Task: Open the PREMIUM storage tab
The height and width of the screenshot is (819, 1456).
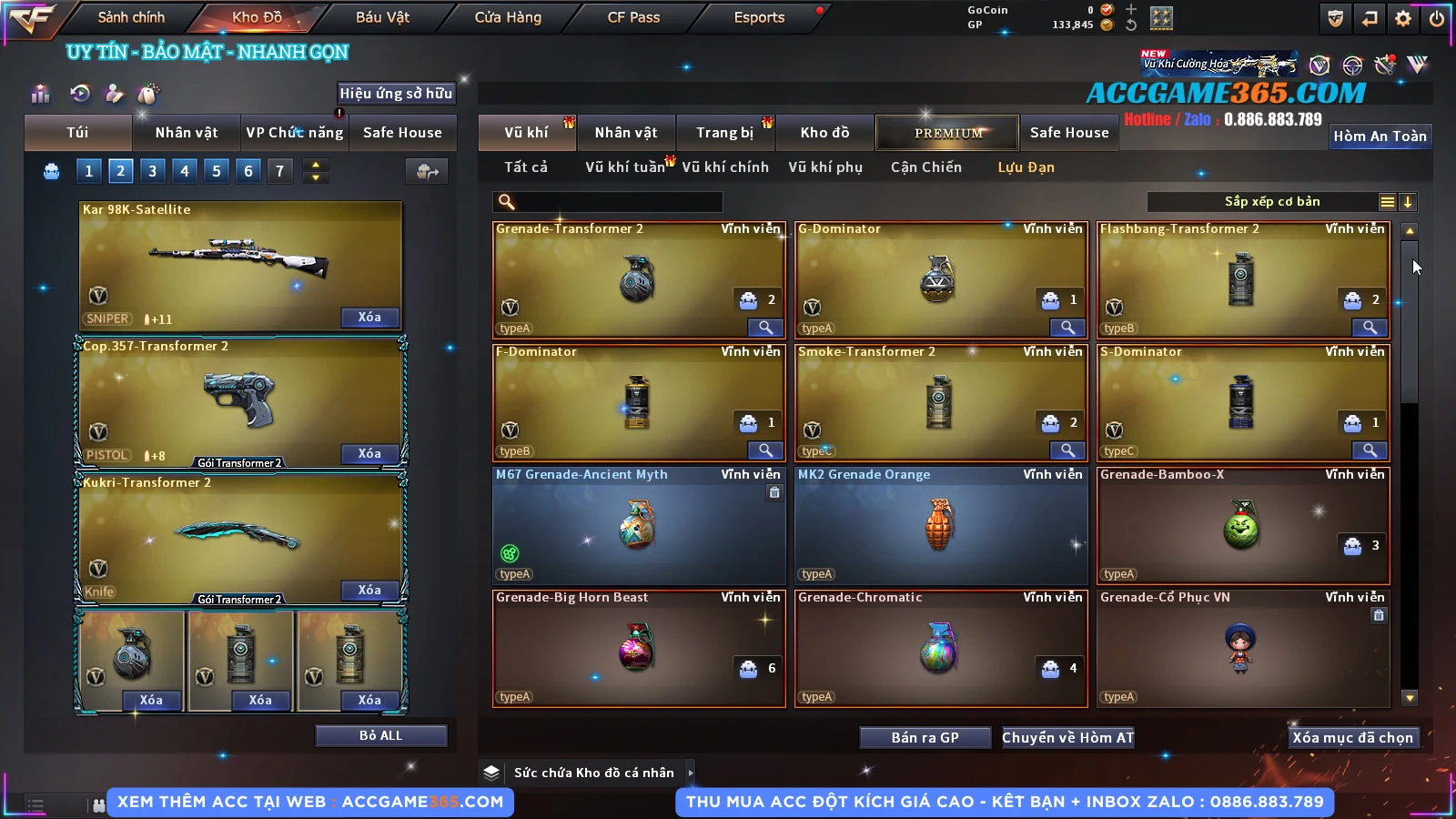Action: 947,133
